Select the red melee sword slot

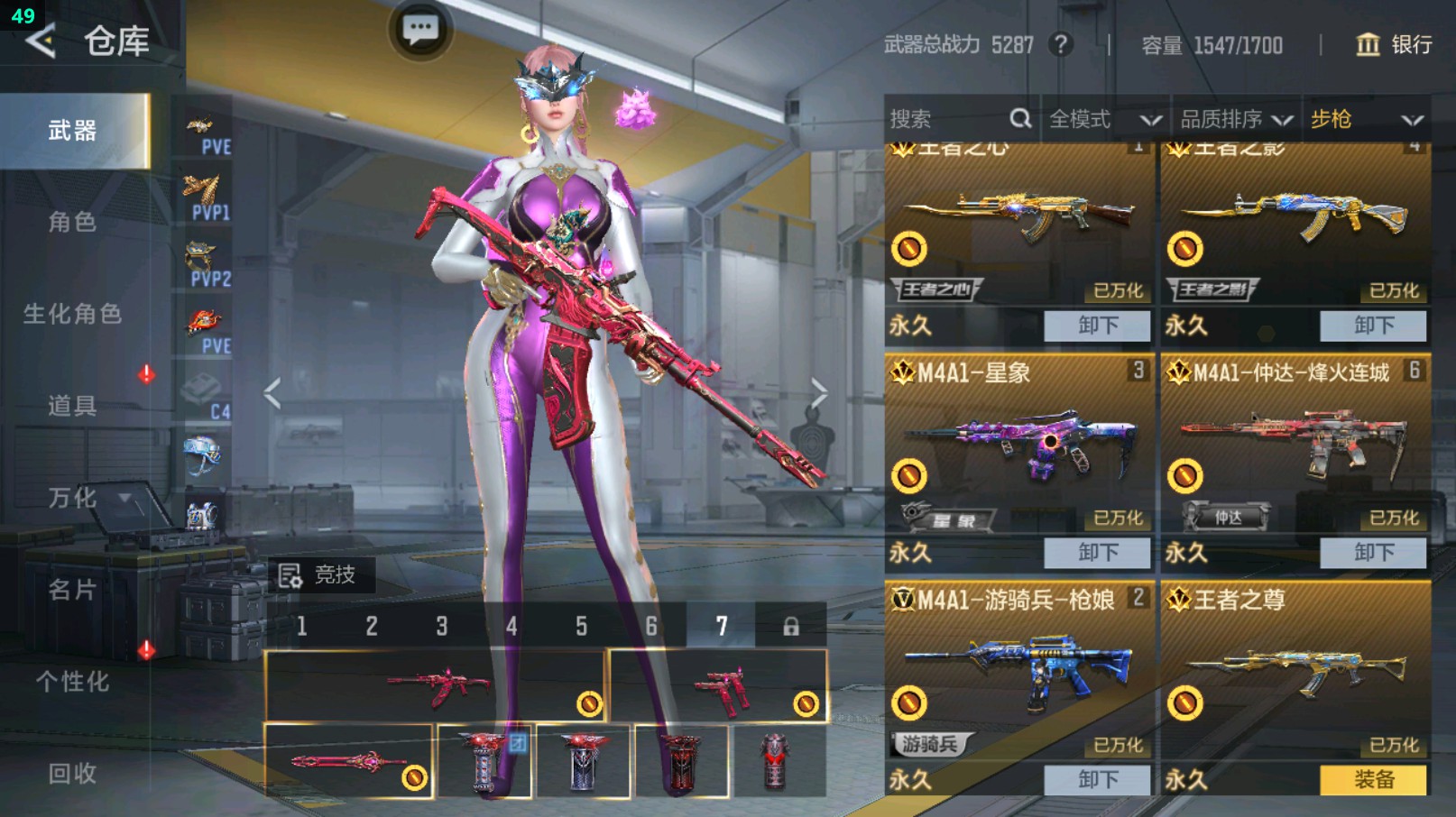tap(348, 762)
